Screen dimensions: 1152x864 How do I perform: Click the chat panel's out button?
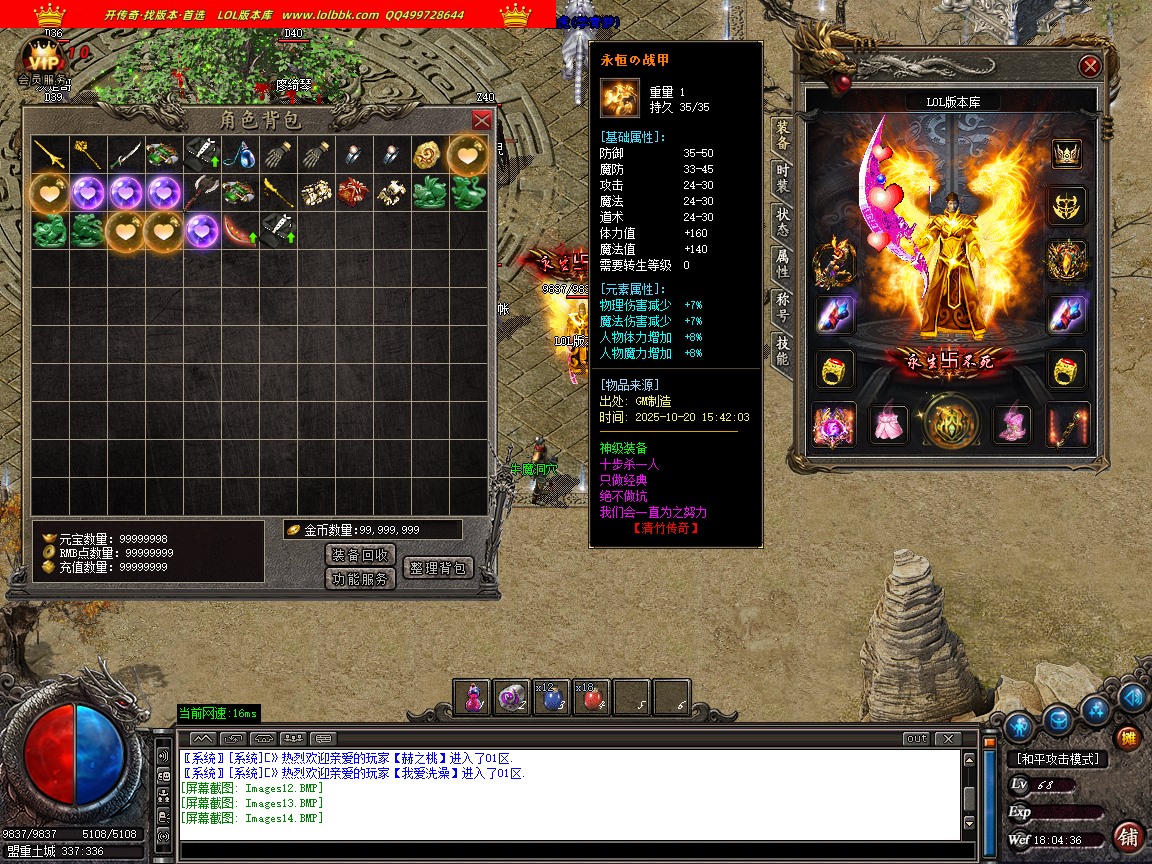(915, 739)
